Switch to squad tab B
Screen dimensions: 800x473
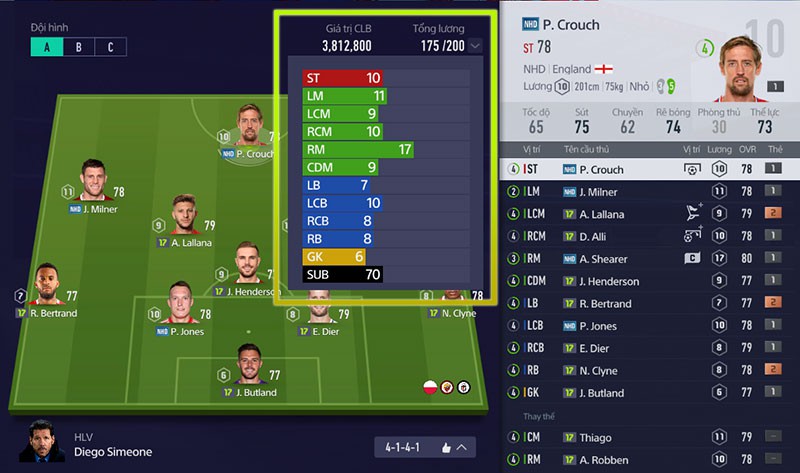pos(79,47)
